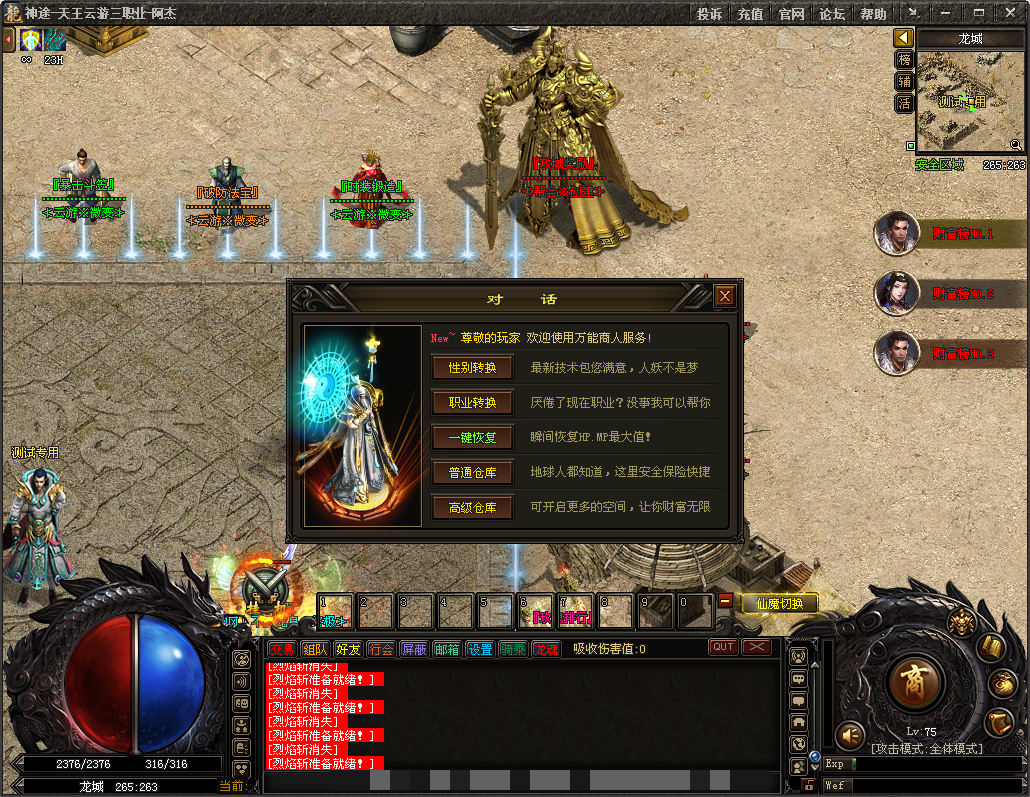Open the 好友 friends tab
This screenshot has height=797, width=1030.
point(348,649)
